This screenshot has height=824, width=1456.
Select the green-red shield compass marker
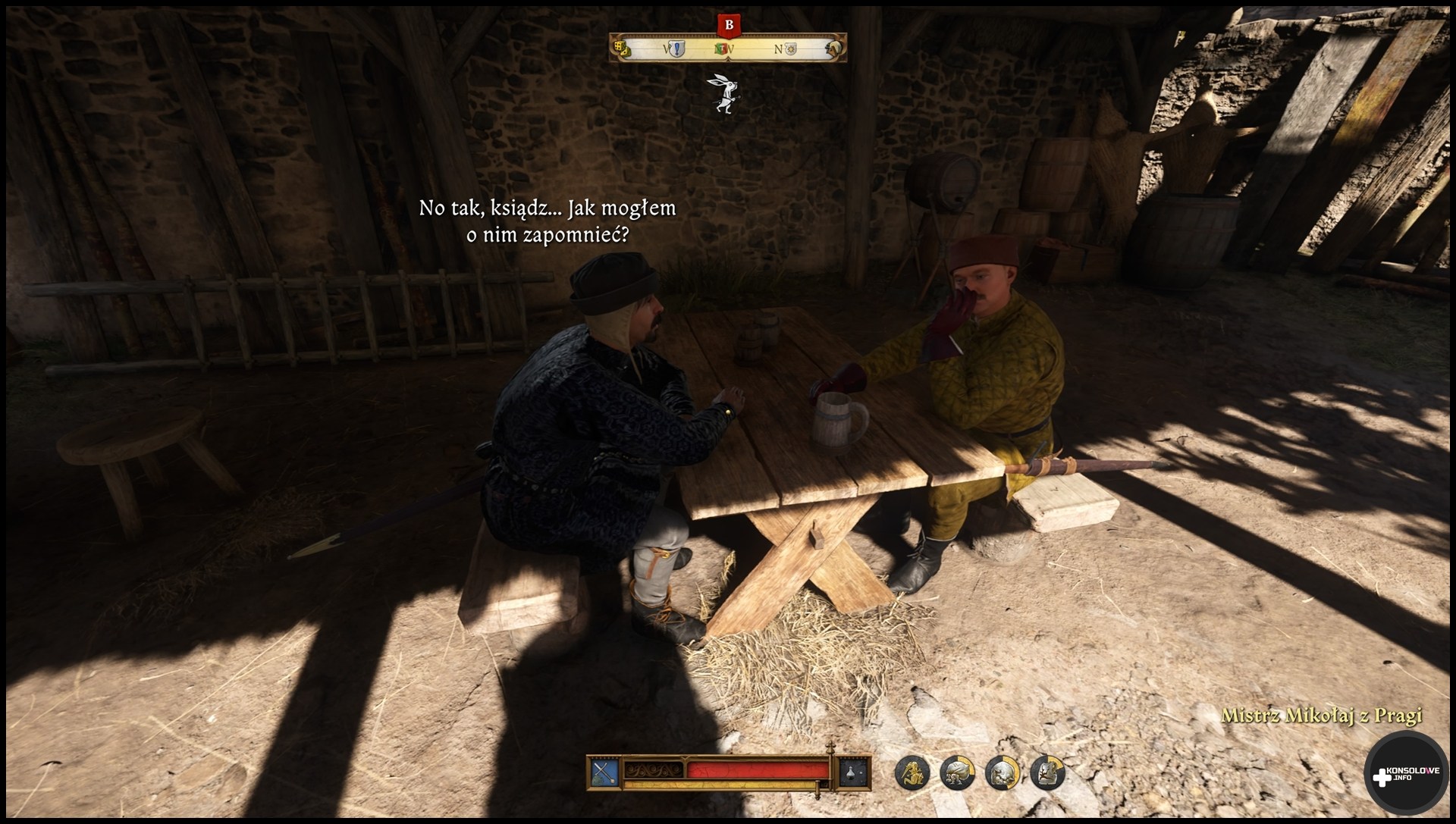coord(723,49)
